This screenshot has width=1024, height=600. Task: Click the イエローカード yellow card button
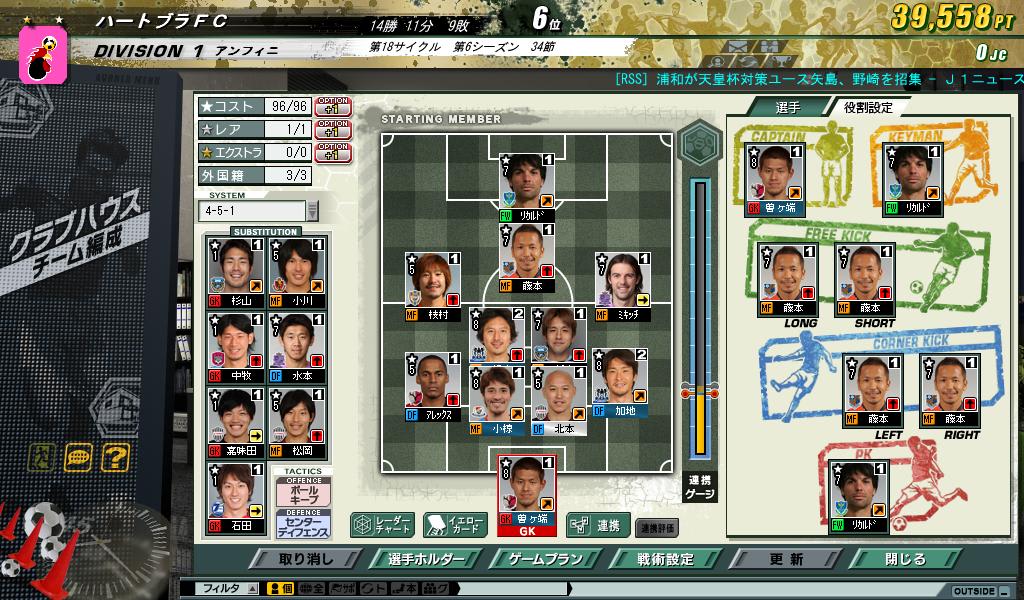click(455, 524)
